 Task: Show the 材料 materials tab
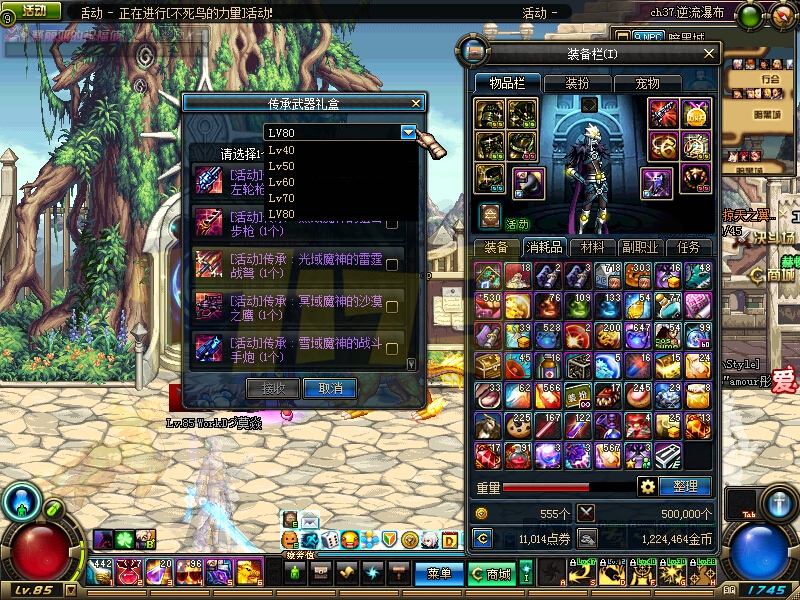592,247
